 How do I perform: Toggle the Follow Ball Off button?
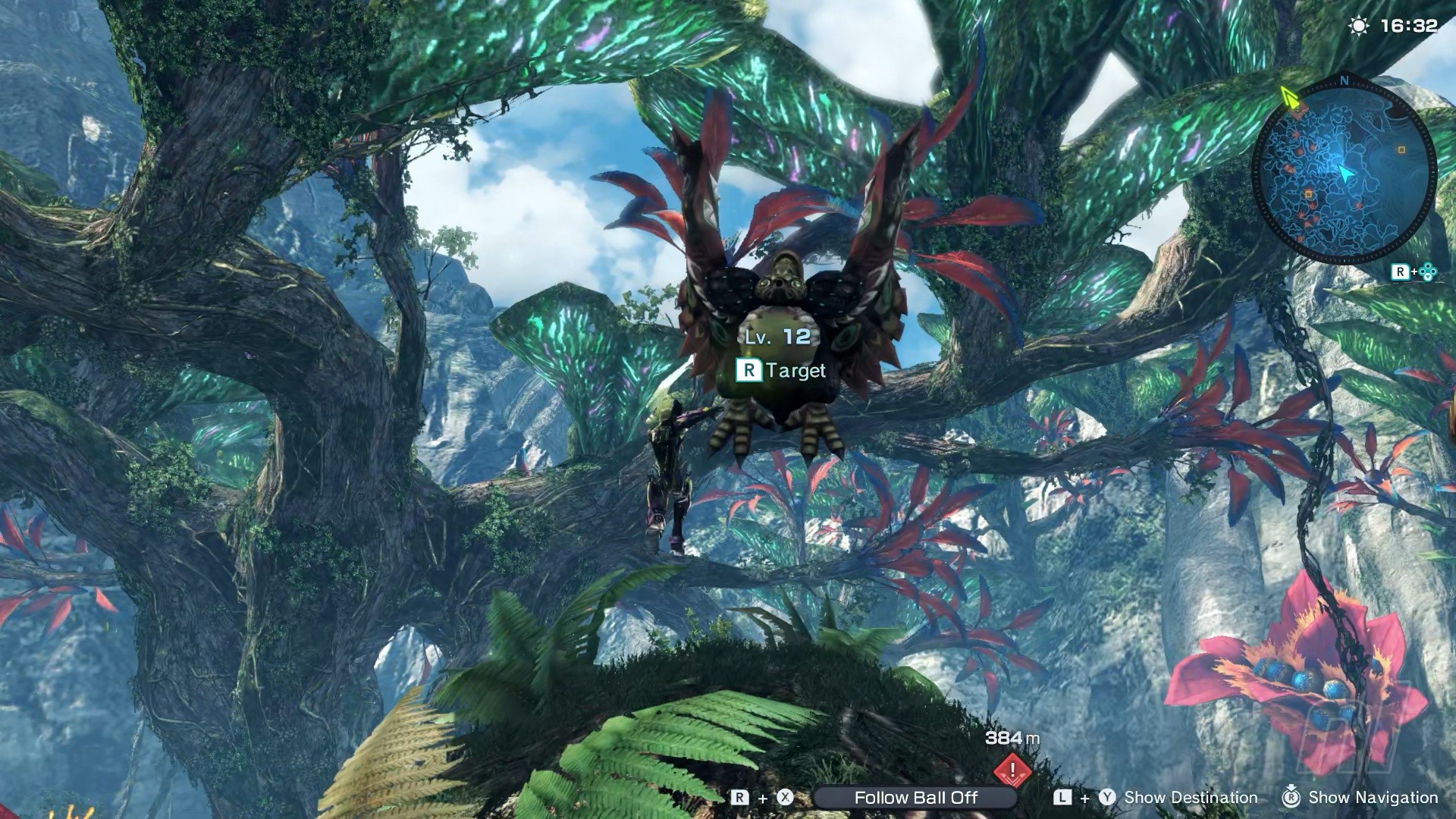[915, 798]
